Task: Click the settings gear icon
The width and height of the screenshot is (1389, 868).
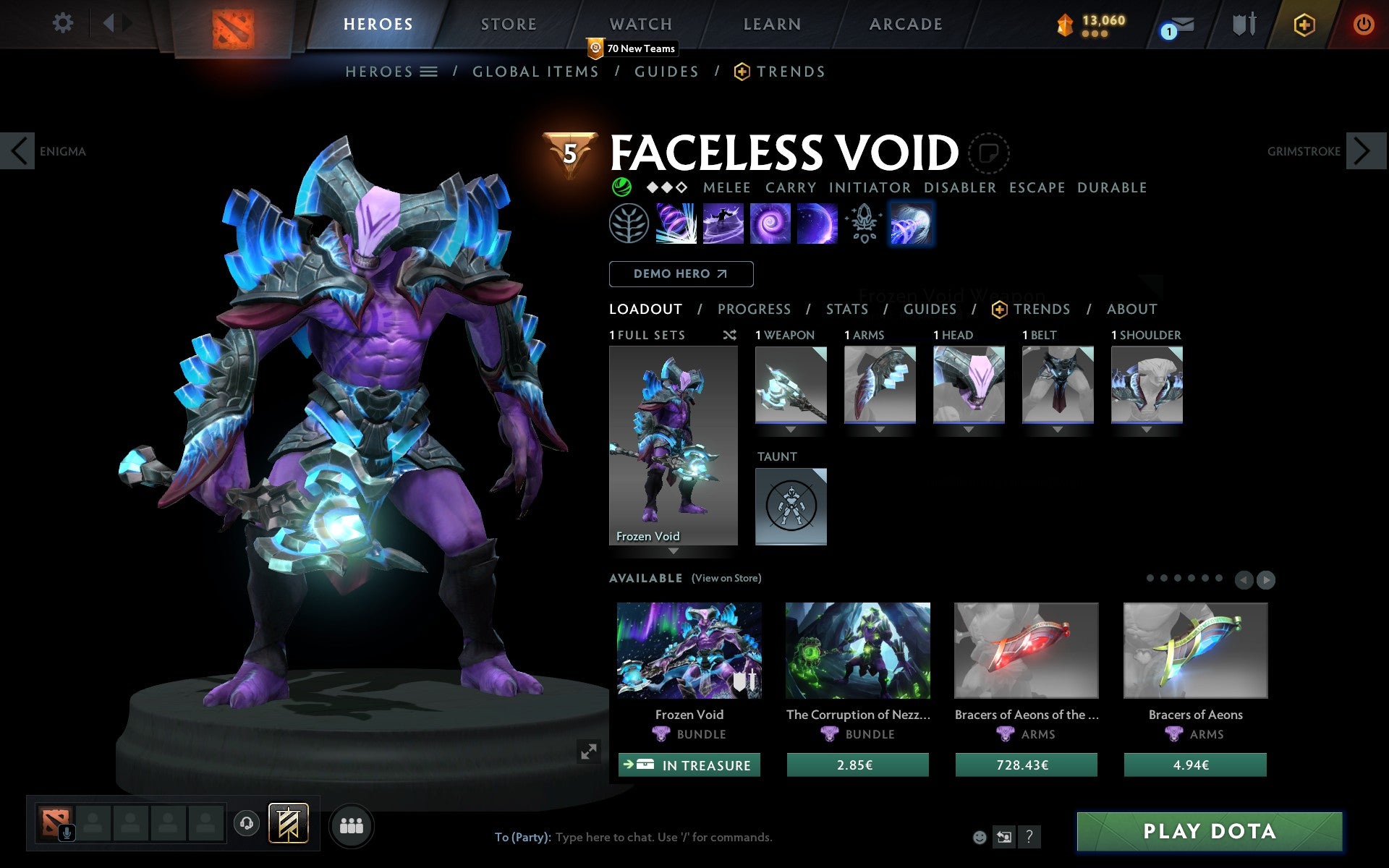Action: pyautogui.click(x=64, y=23)
